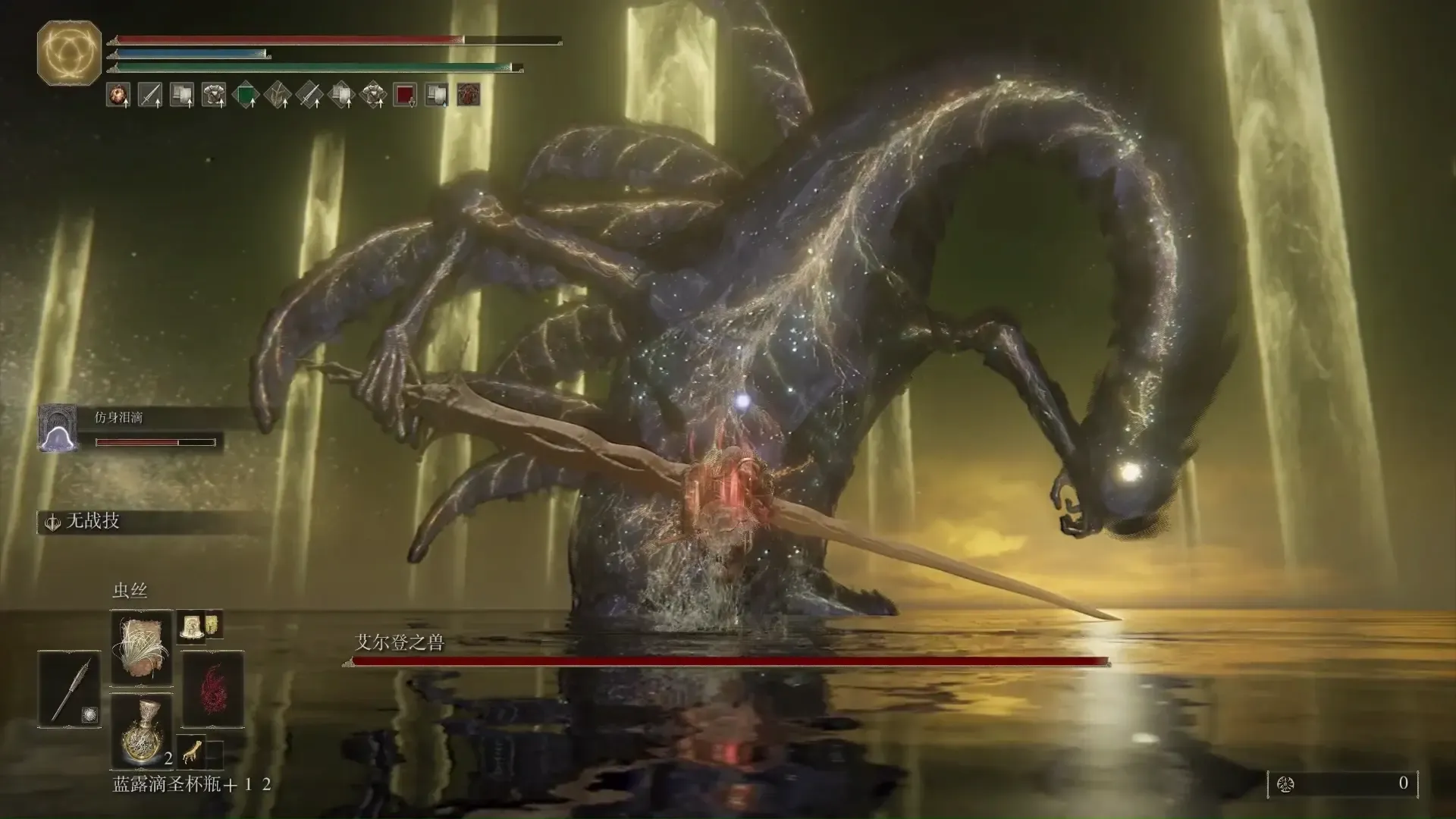Select the red flame right-hand armament slot
The width and height of the screenshot is (1456, 819).
coord(213,689)
